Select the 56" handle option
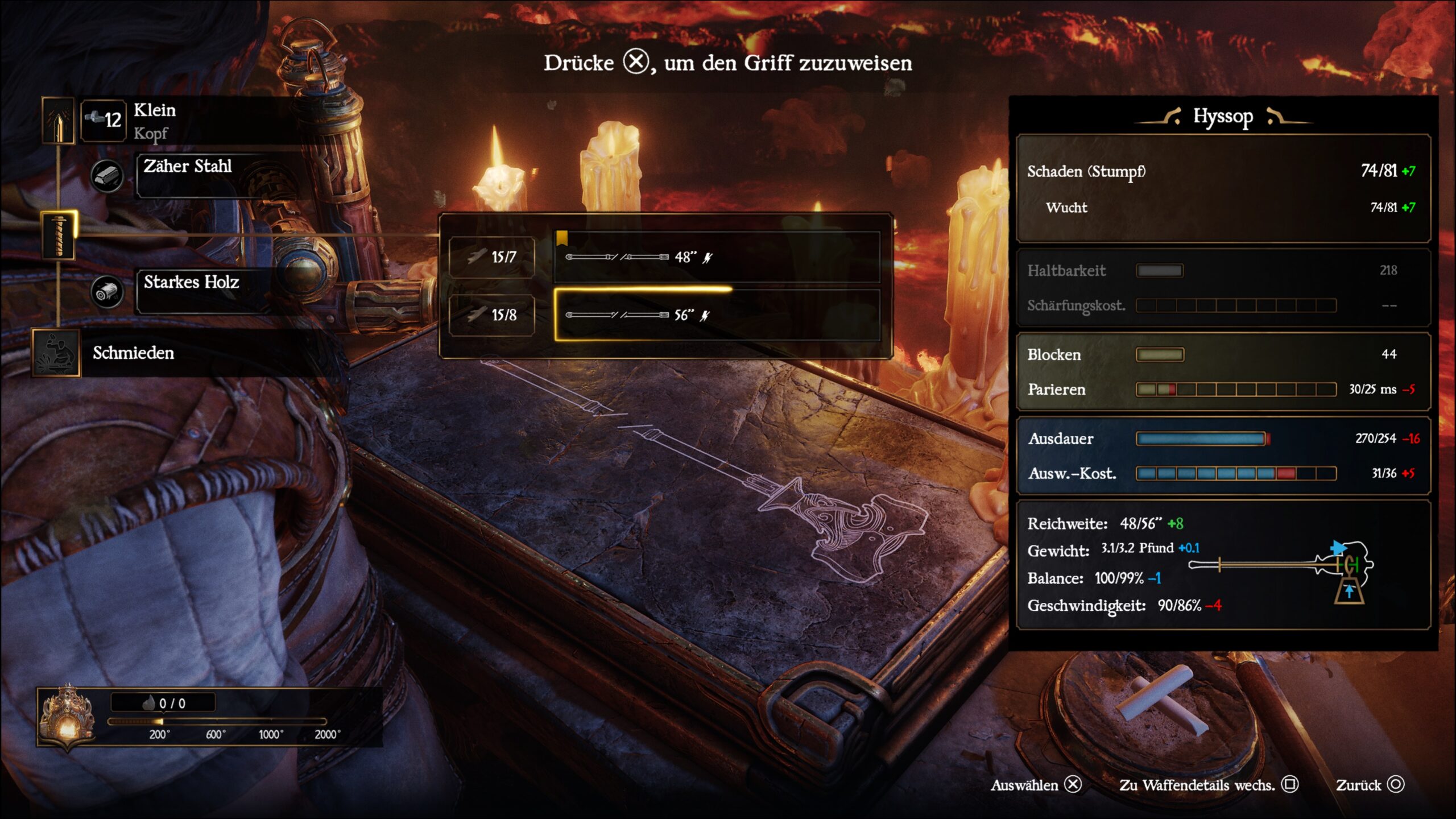Screen dimensions: 1456x819 pyautogui.click(x=717, y=315)
